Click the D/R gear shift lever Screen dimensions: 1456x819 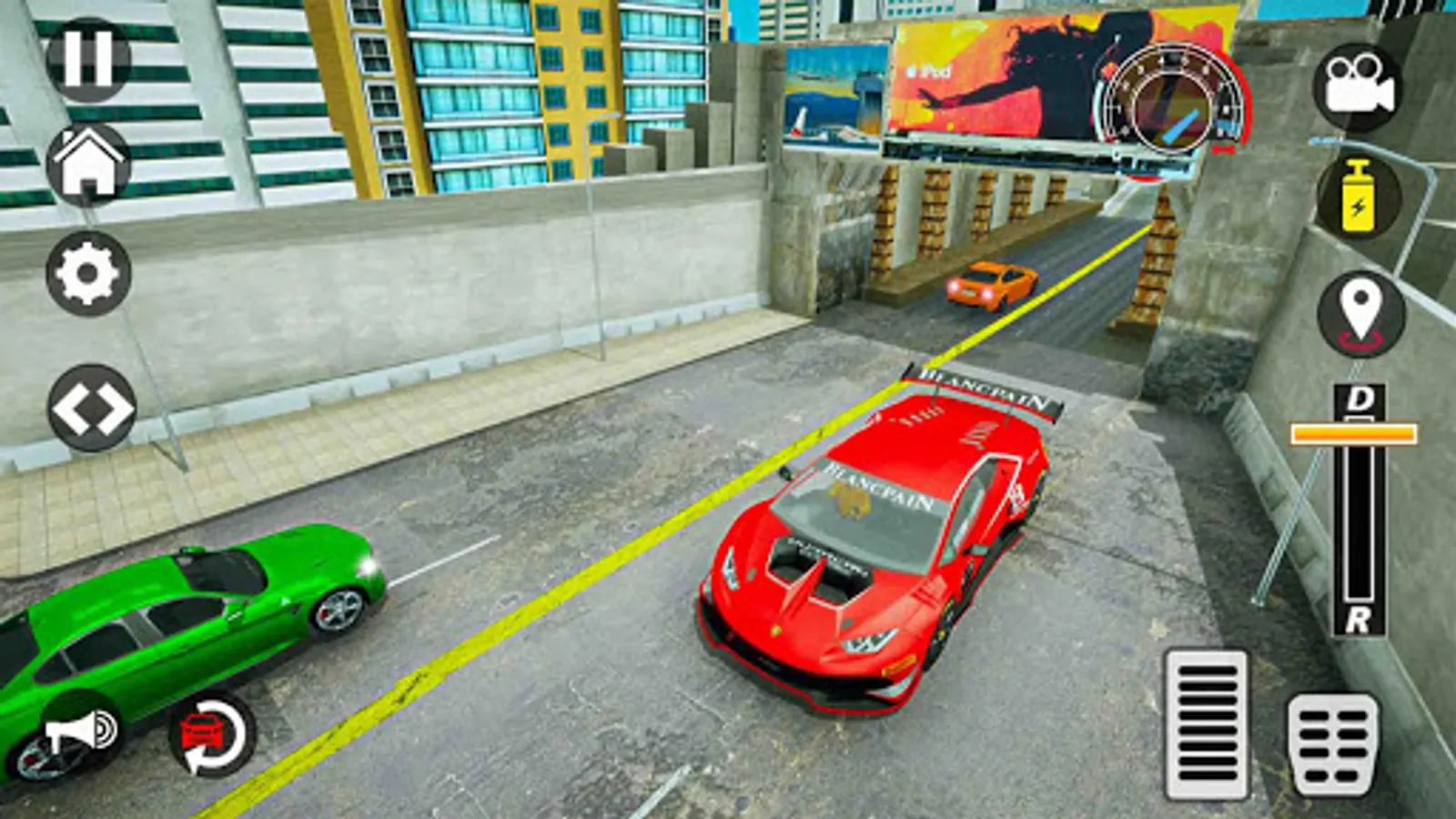pos(1354,434)
